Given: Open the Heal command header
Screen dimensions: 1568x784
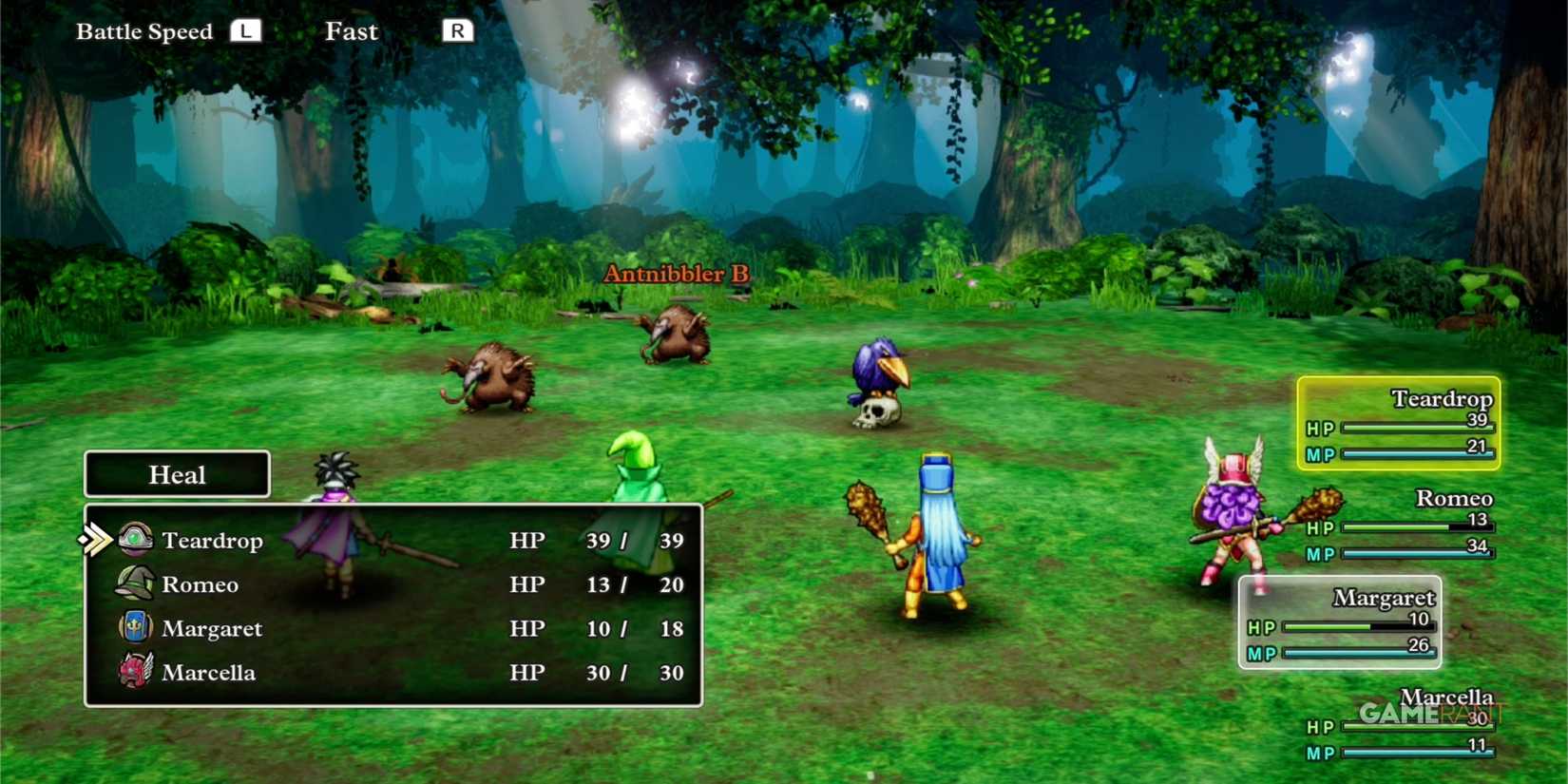Looking at the screenshot, I should tap(177, 475).
